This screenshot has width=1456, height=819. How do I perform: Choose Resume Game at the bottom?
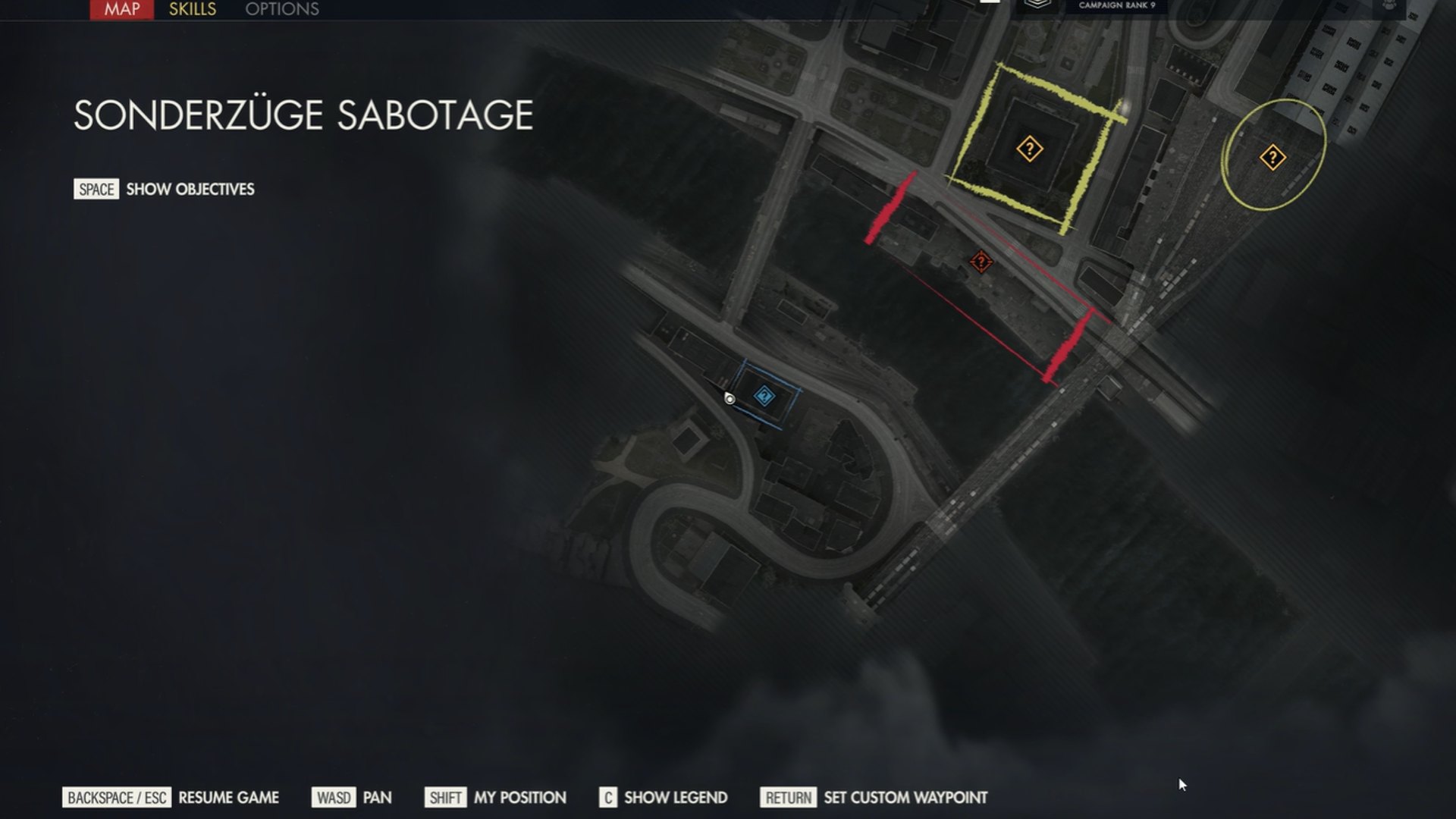click(228, 798)
